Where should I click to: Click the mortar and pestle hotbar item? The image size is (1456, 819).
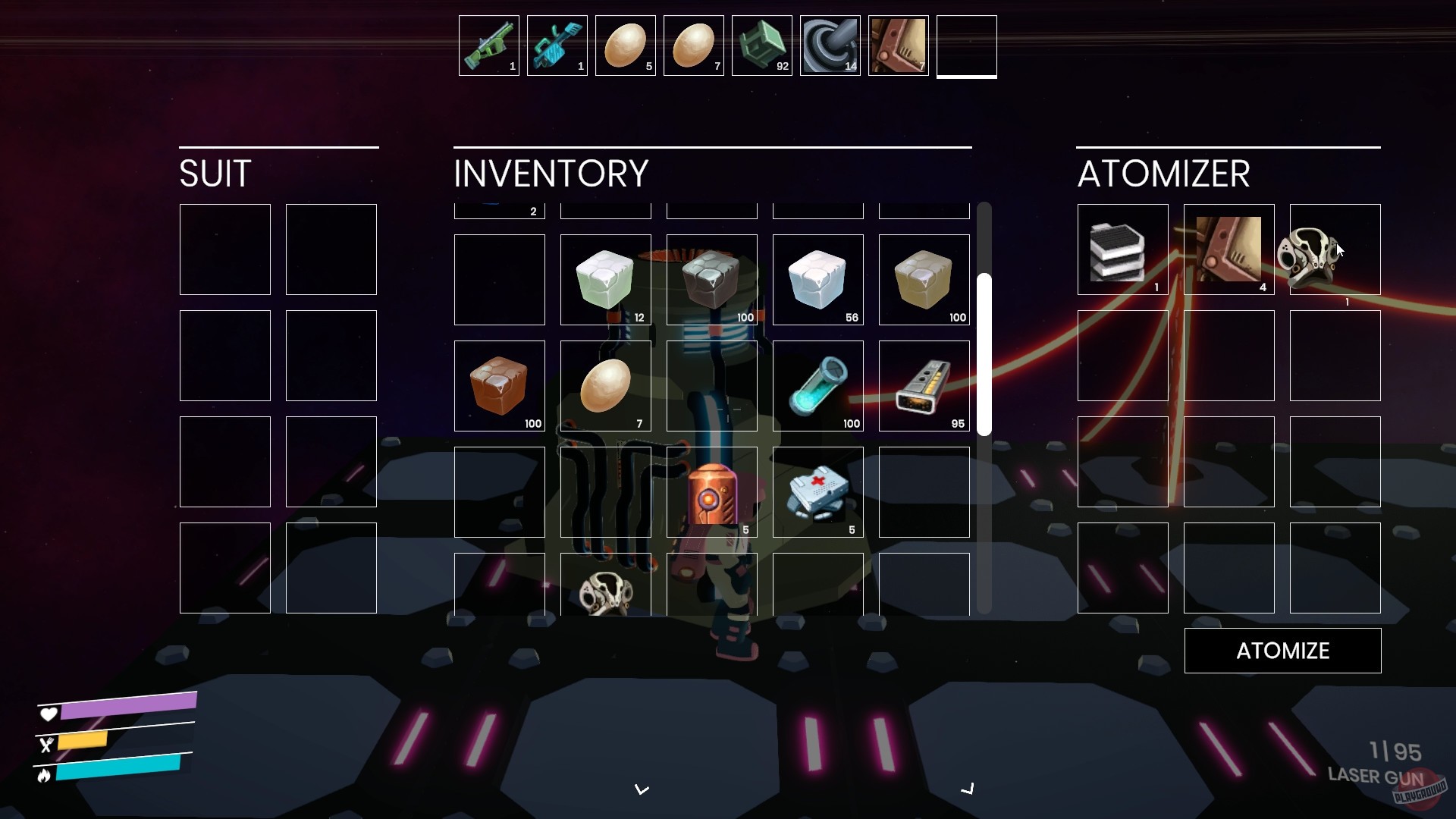pos(830,44)
